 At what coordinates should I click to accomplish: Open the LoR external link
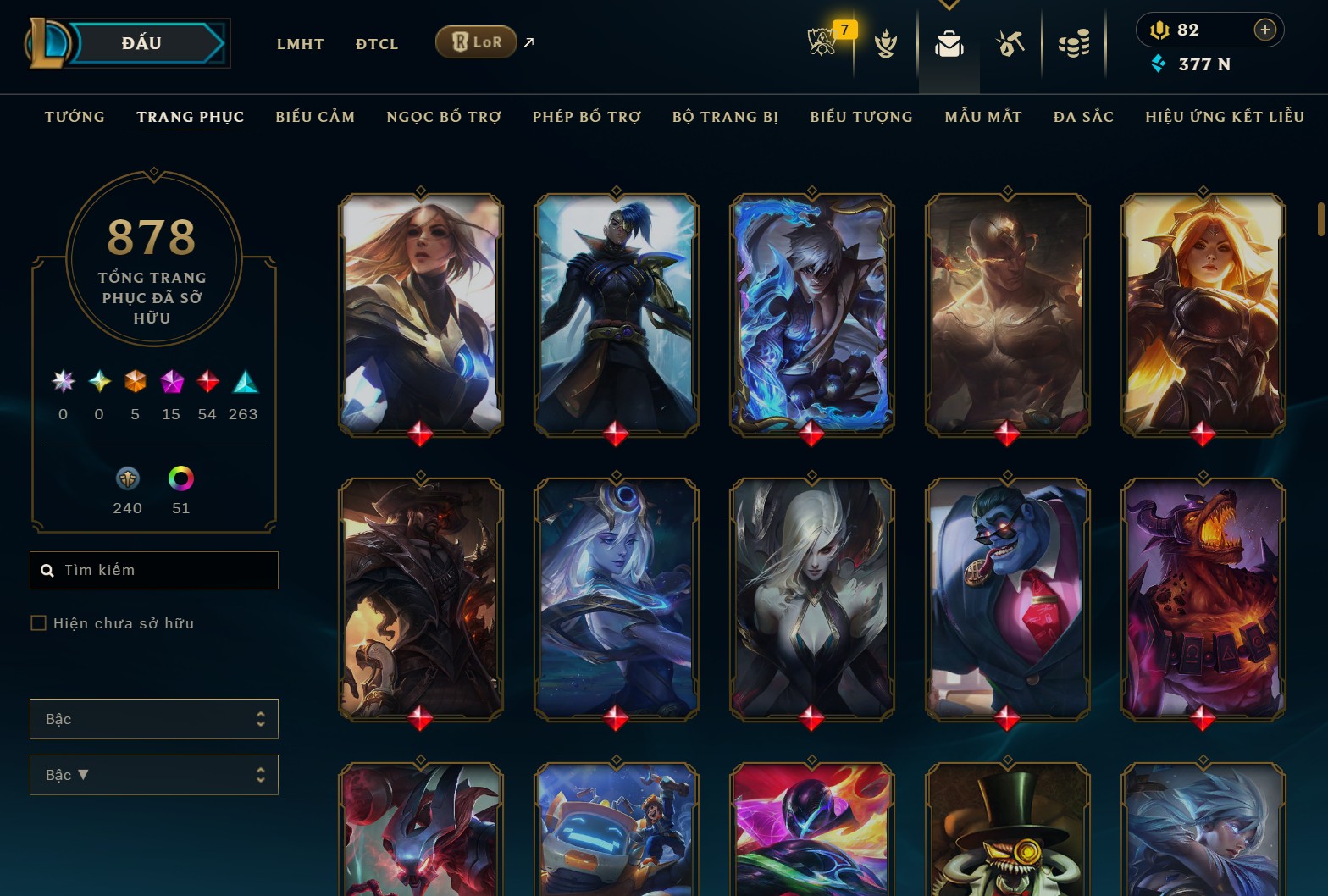(x=476, y=41)
